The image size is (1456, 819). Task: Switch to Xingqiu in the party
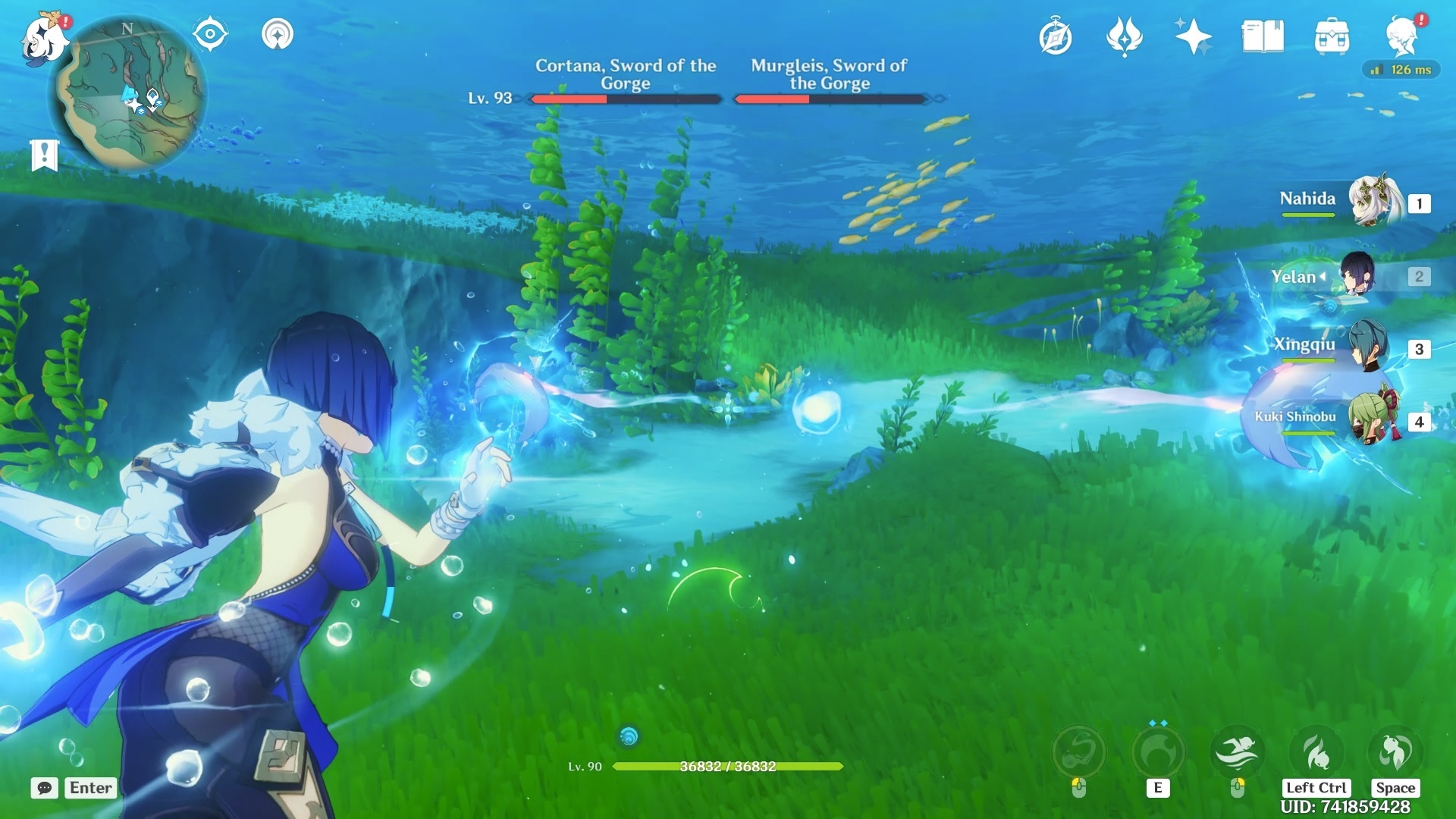pos(1368,347)
